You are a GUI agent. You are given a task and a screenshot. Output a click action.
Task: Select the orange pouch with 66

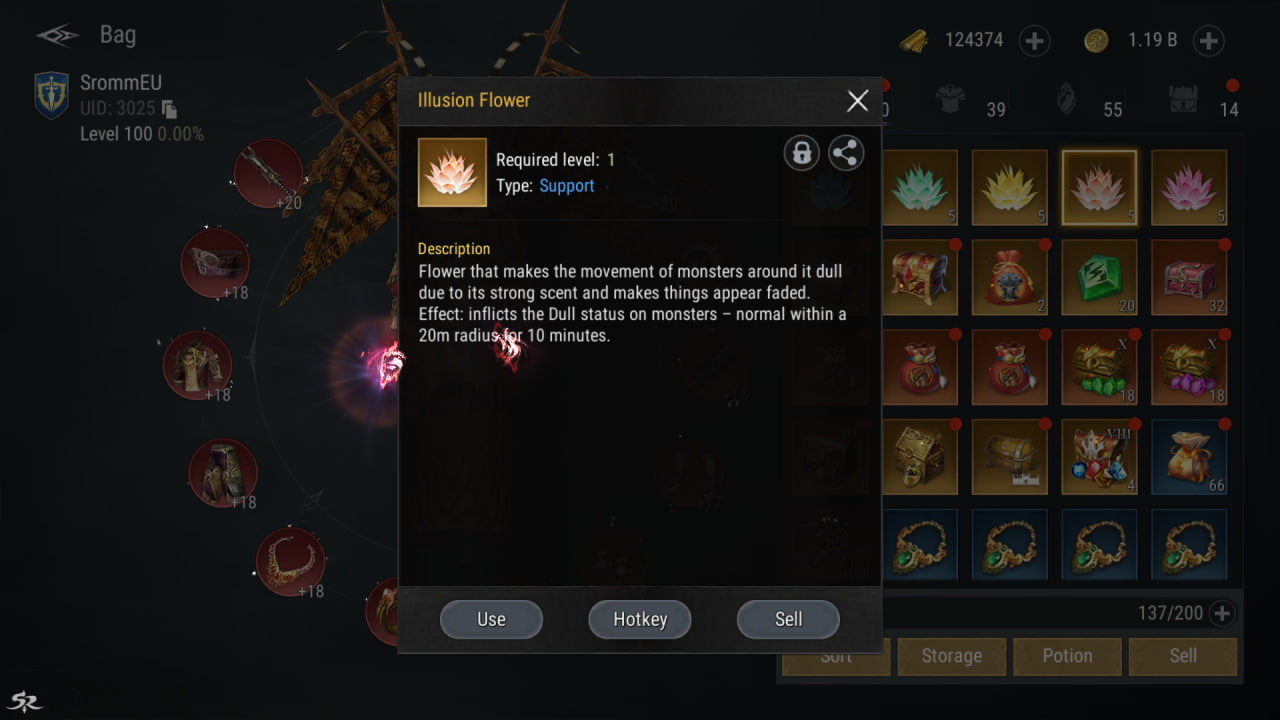(1189, 457)
